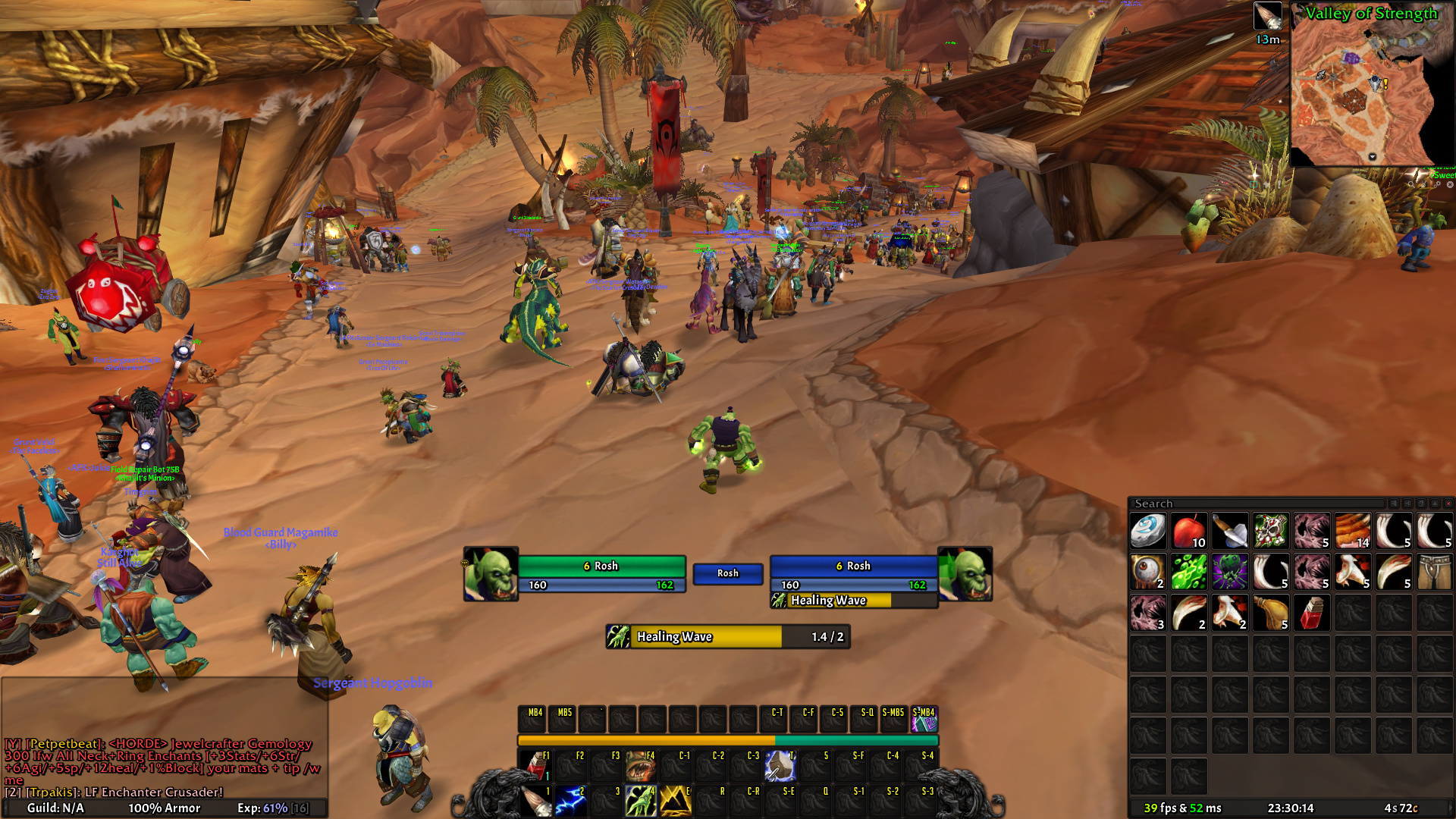Click the Rosh player portrait frame
Viewport: 1456px width, 819px height.
click(x=491, y=574)
